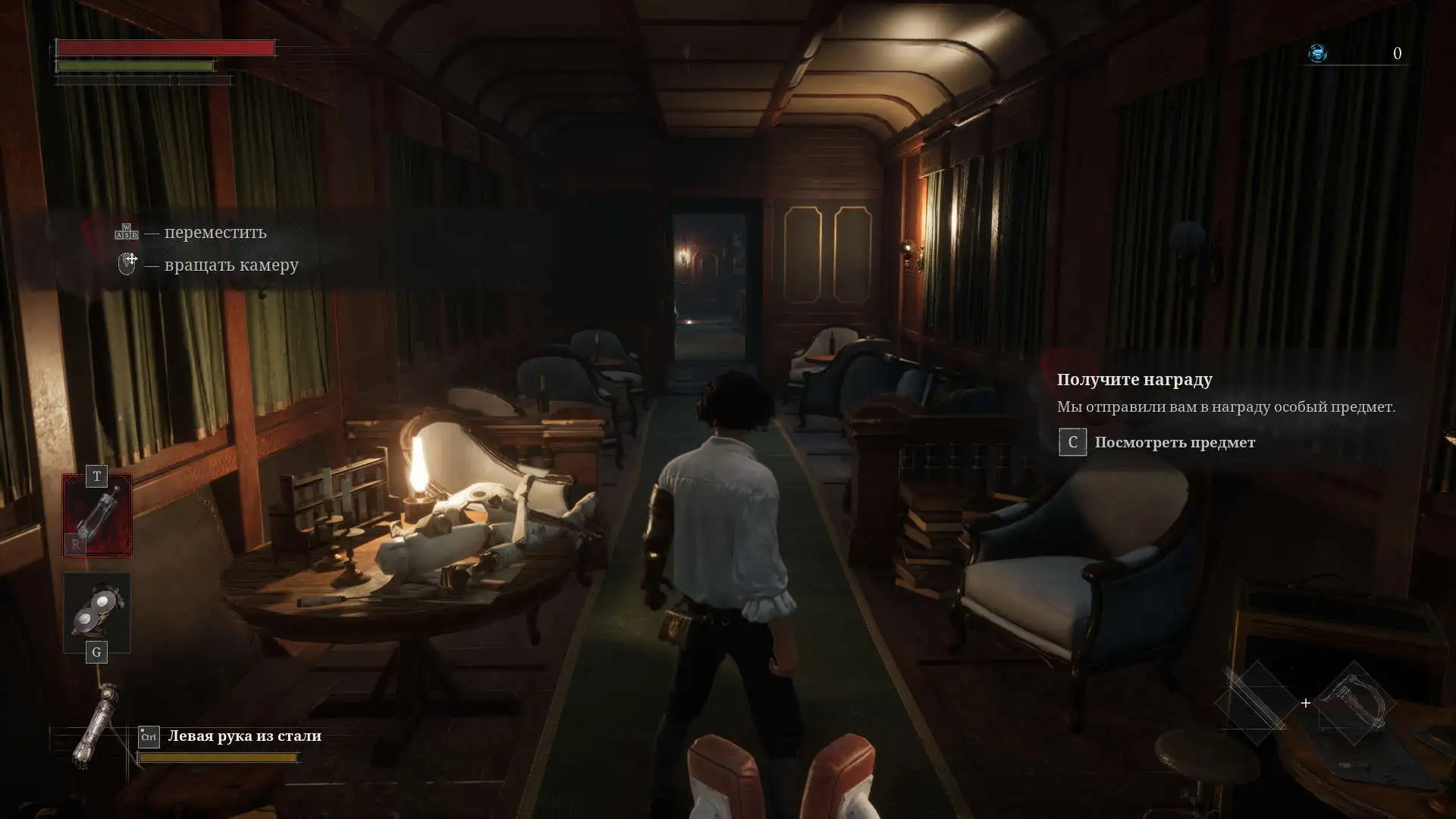Click the blue Ergo currency icon

click(x=1318, y=53)
